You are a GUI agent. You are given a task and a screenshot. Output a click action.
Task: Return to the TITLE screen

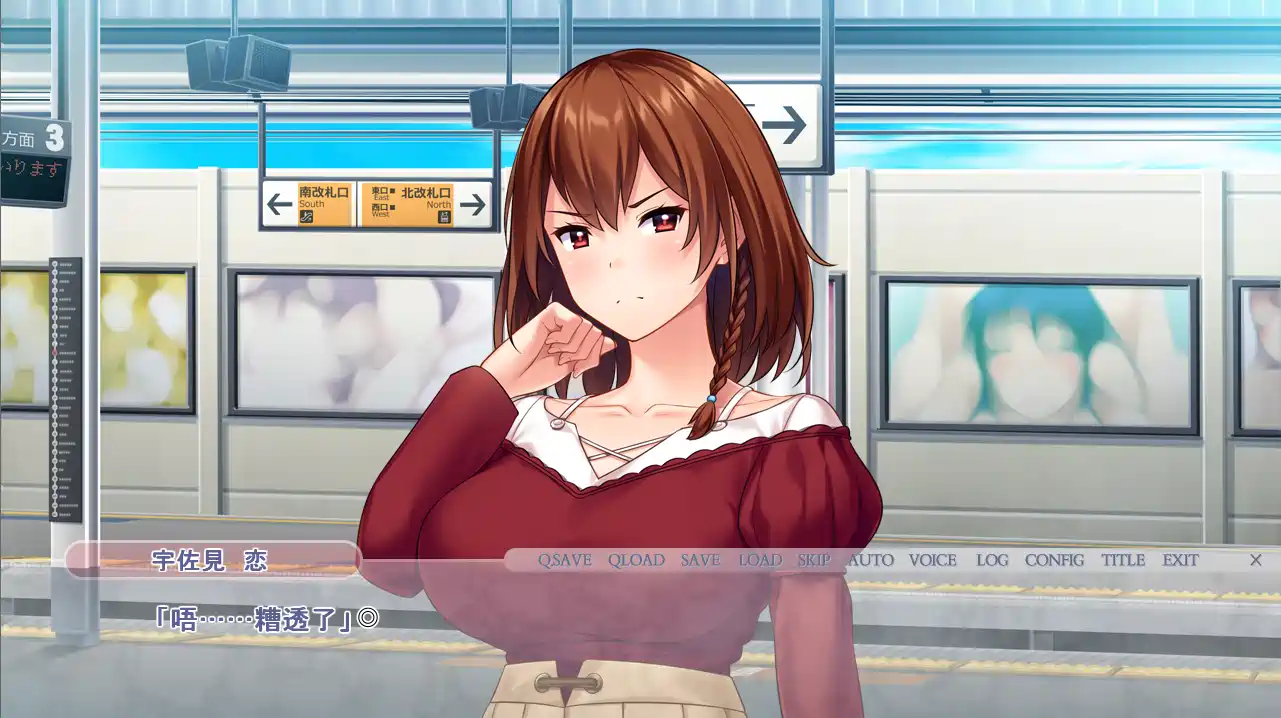click(1123, 560)
